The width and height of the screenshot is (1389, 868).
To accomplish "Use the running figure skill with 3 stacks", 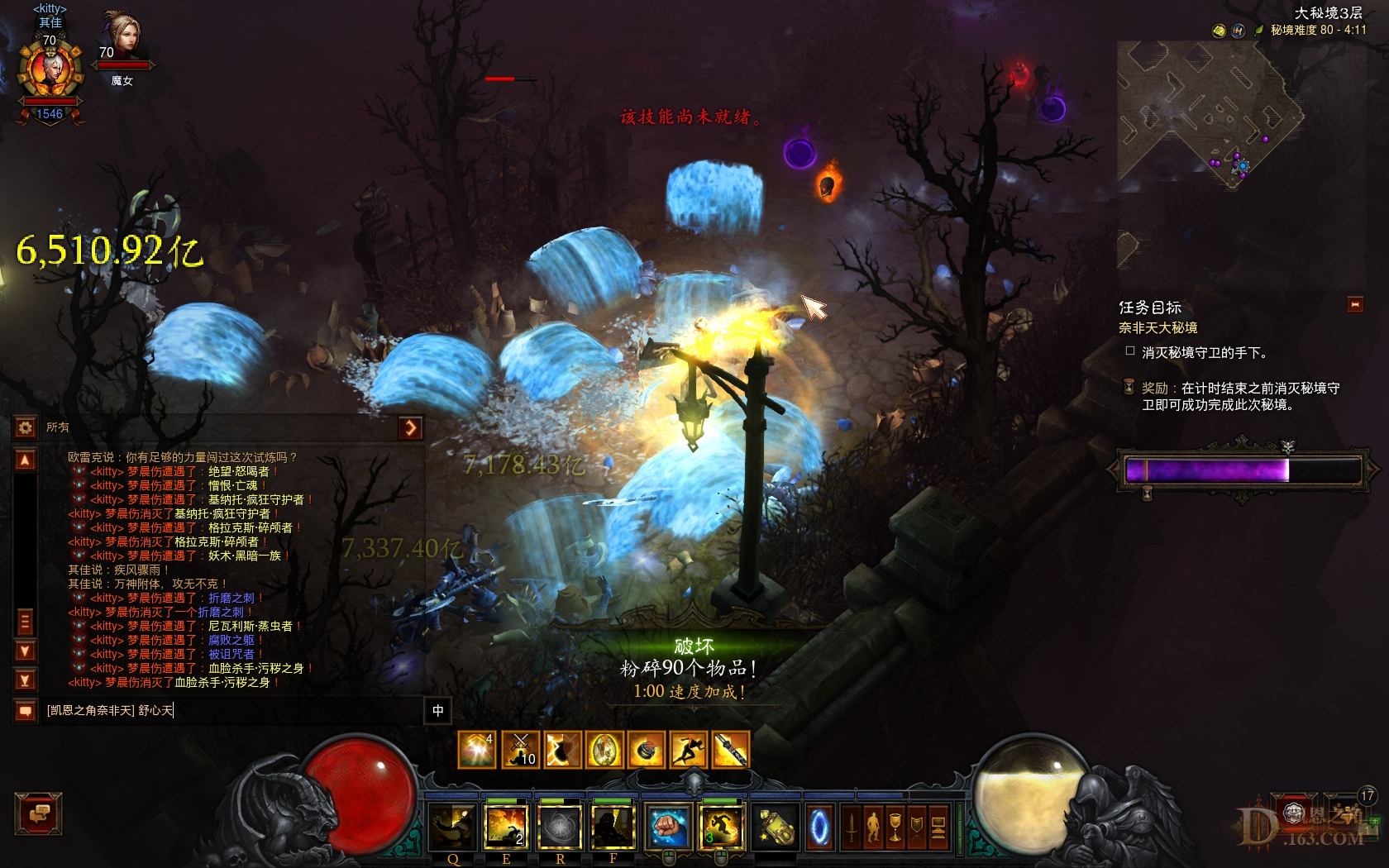I will 720,827.
